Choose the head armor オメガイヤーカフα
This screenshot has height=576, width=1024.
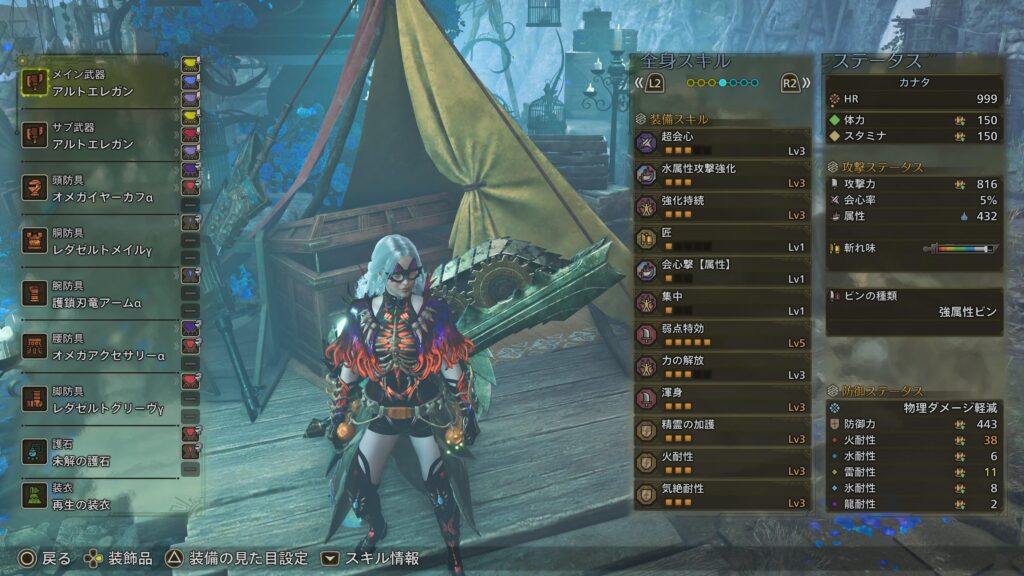coord(98,190)
